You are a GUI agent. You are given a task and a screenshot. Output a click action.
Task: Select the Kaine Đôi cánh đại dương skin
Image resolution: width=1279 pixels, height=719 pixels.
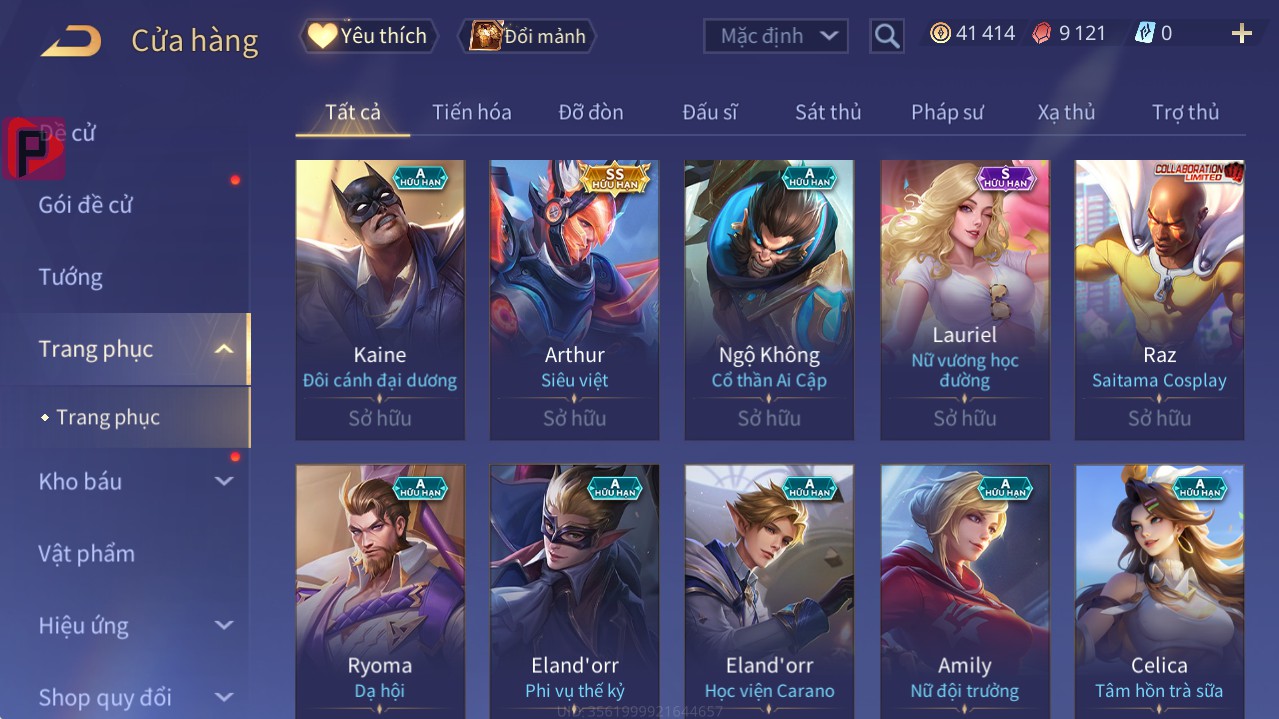(x=380, y=299)
